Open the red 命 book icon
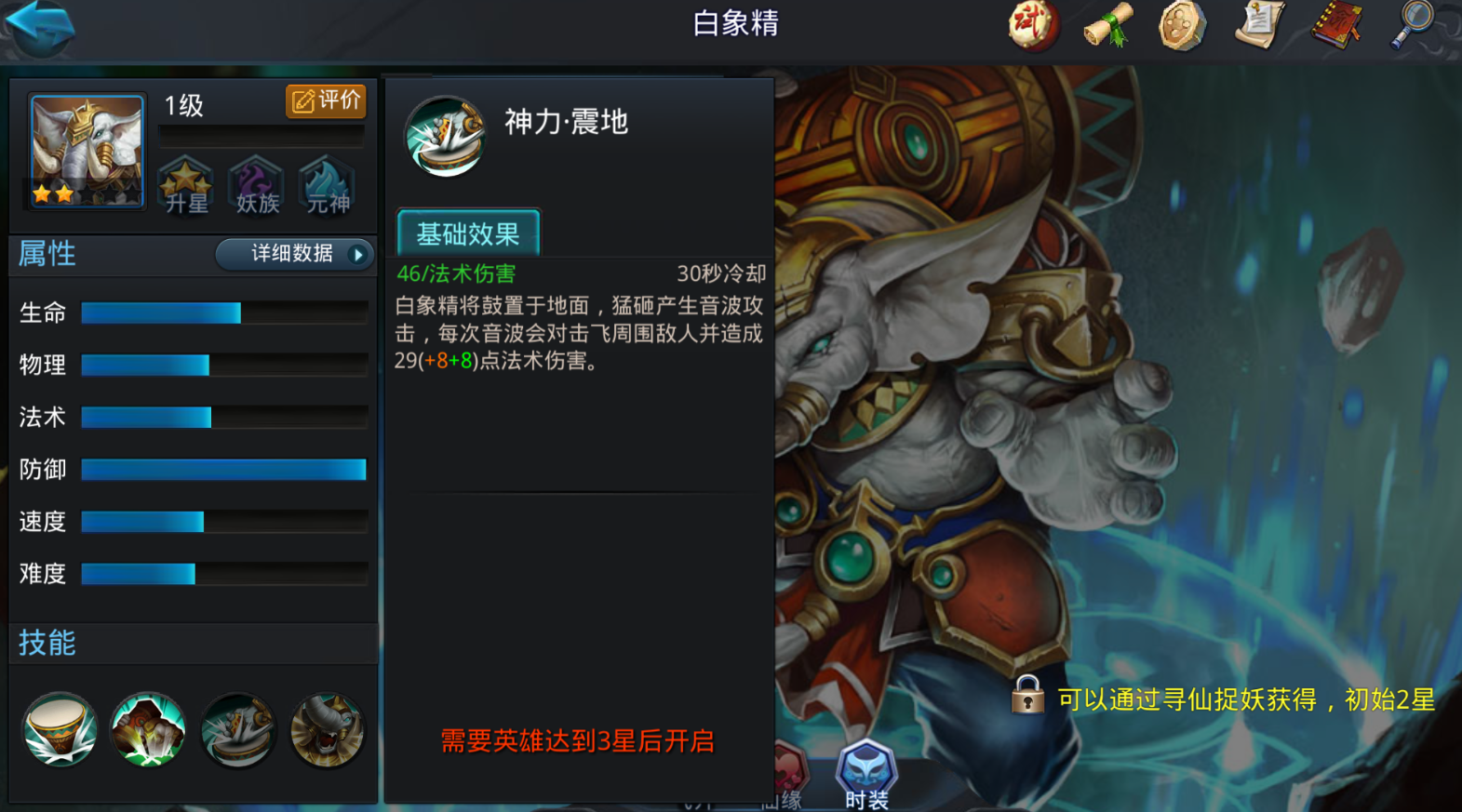This screenshot has width=1462, height=812. (x=1336, y=26)
